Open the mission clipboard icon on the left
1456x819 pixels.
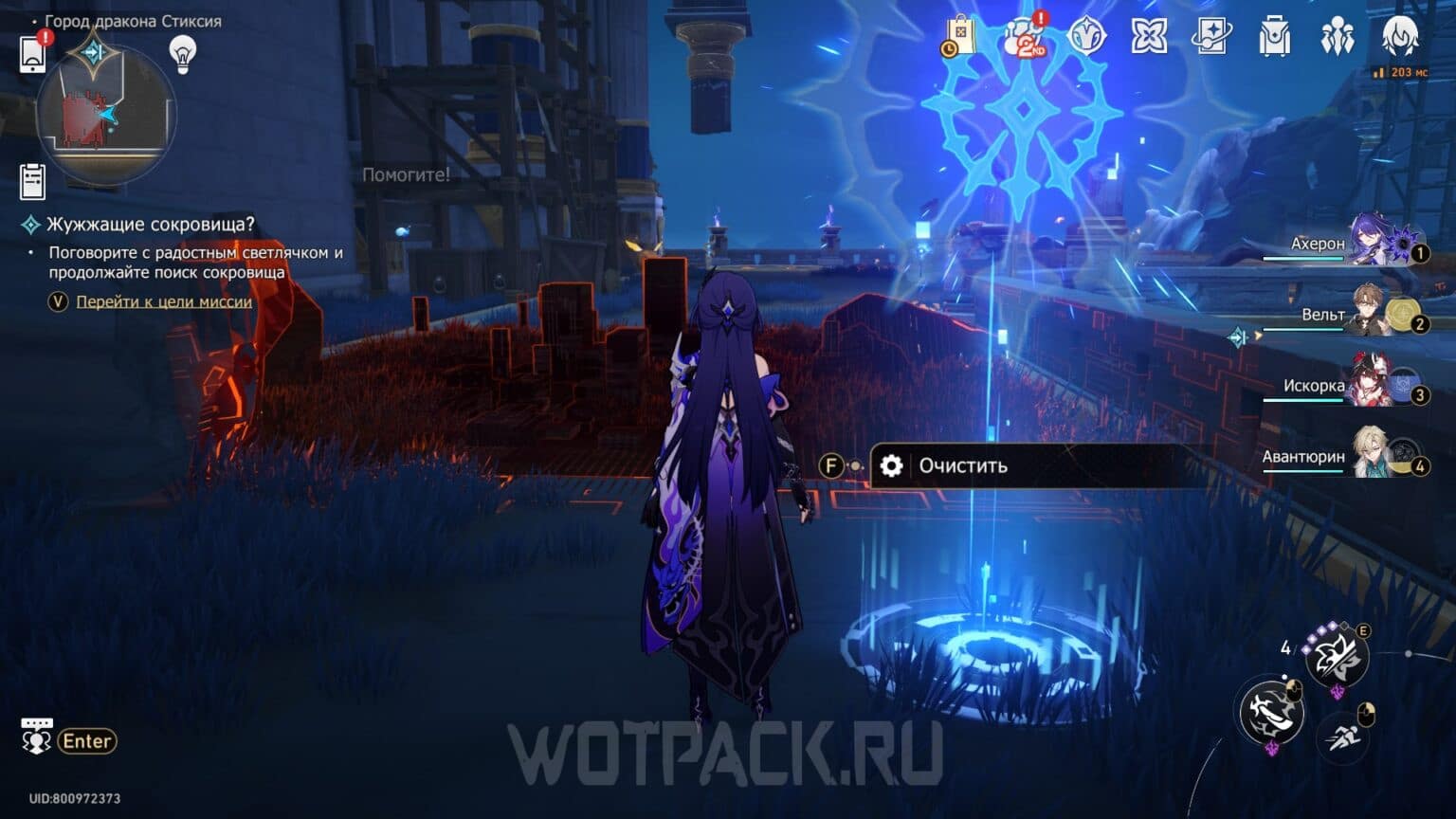point(35,180)
